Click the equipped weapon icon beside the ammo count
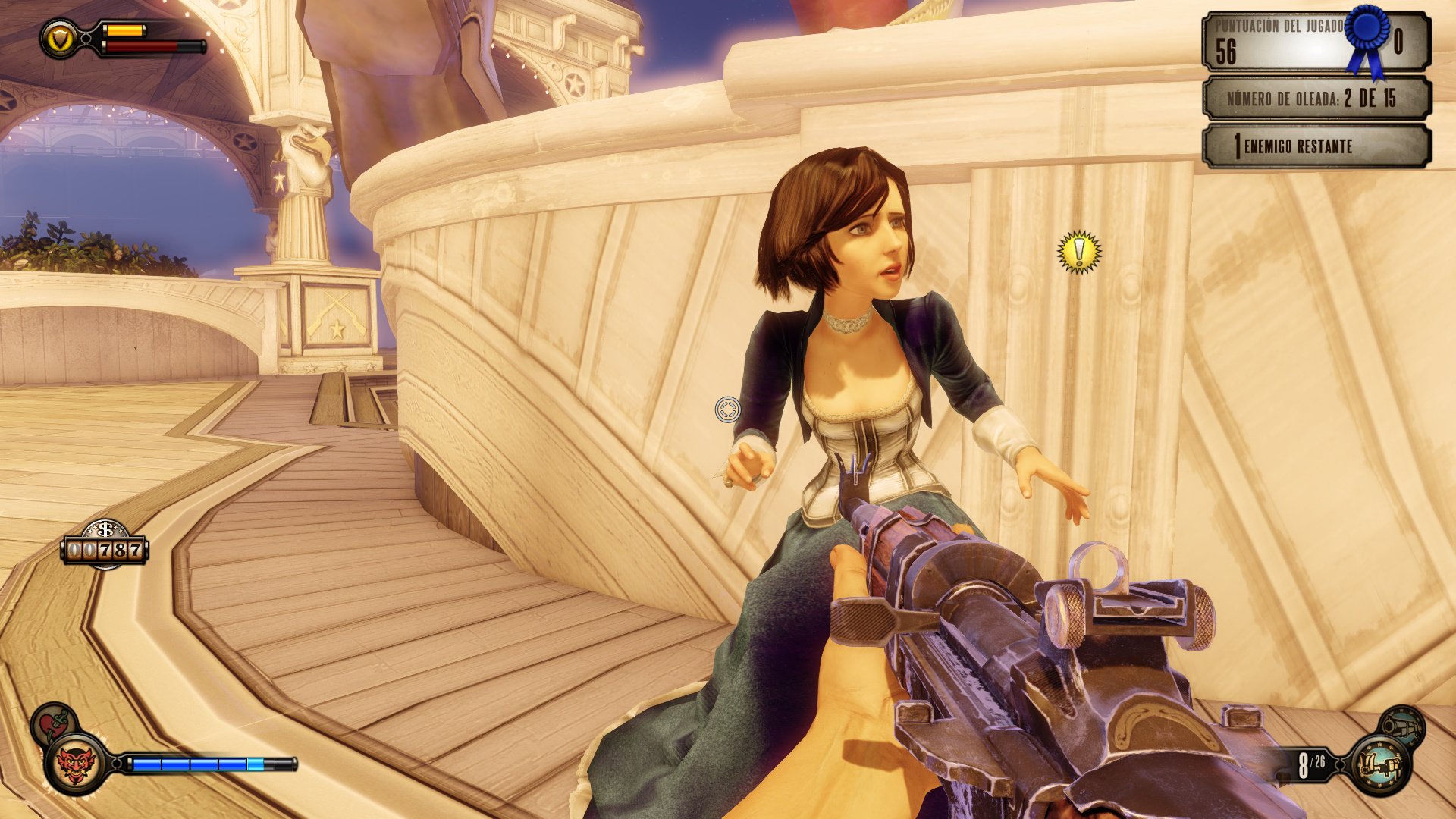This screenshot has height=819, width=1456. tap(1381, 764)
